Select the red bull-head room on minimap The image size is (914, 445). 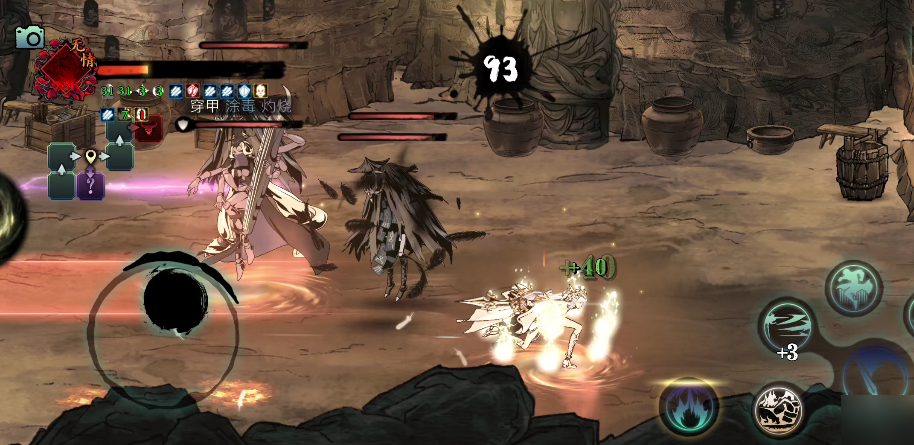148,128
